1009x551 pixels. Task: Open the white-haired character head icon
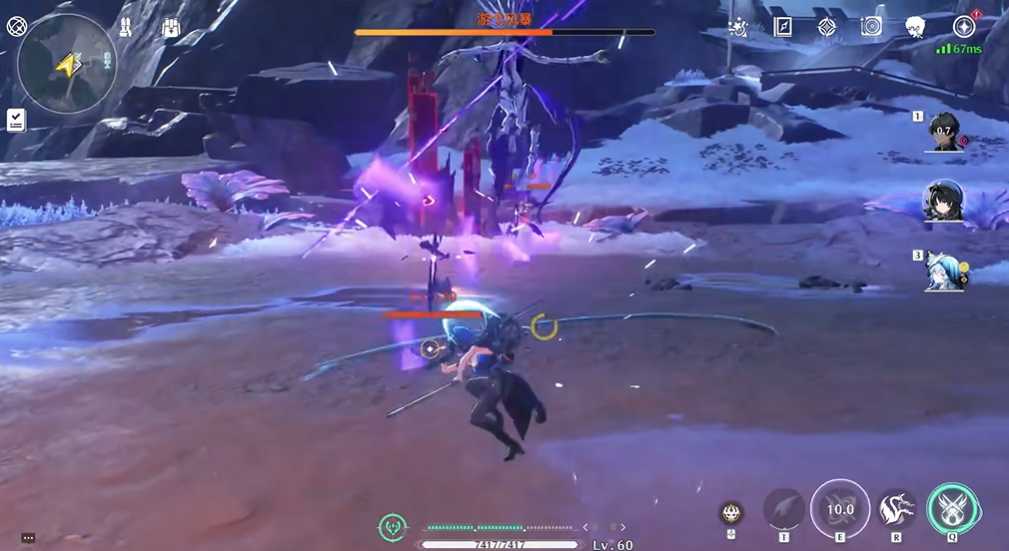coord(915,27)
